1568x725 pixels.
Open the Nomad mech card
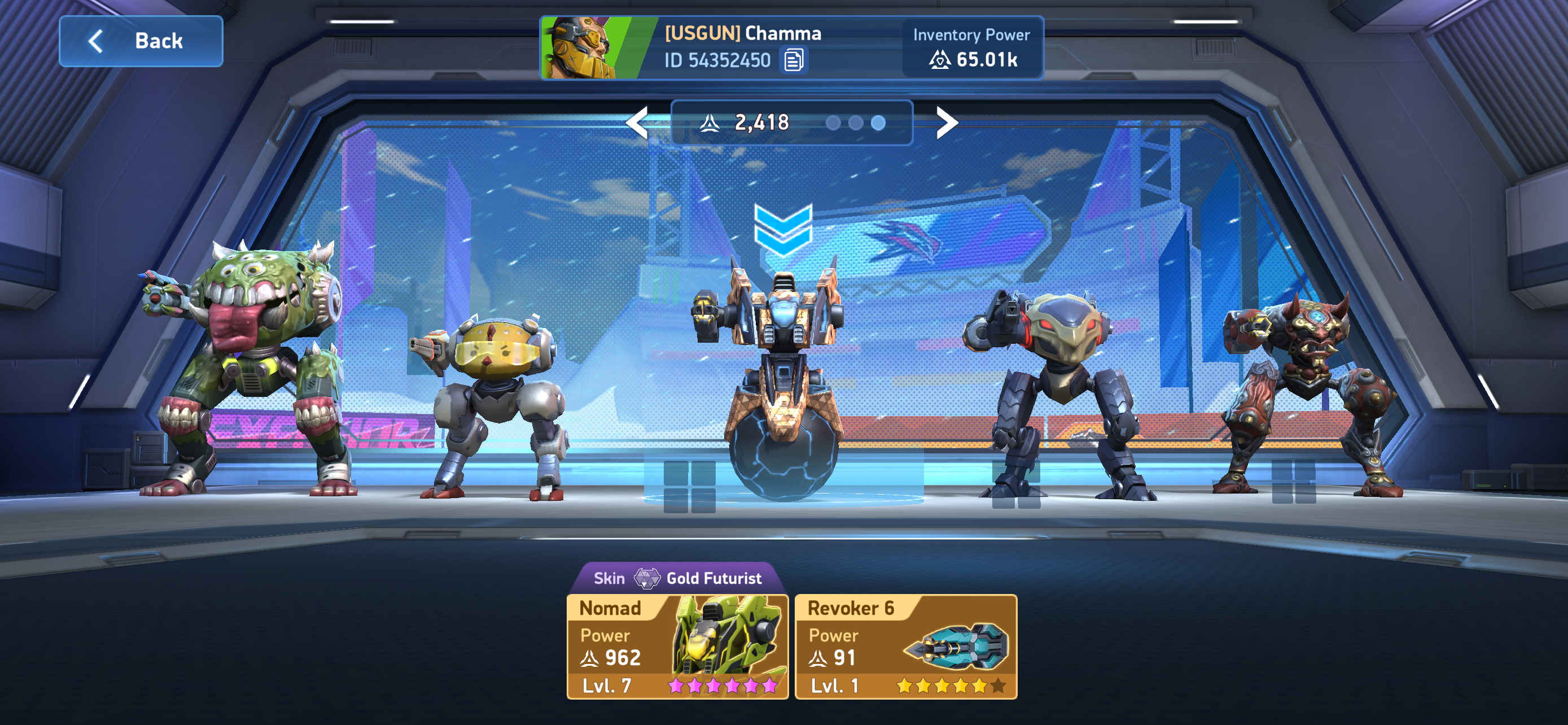[677, 647]
